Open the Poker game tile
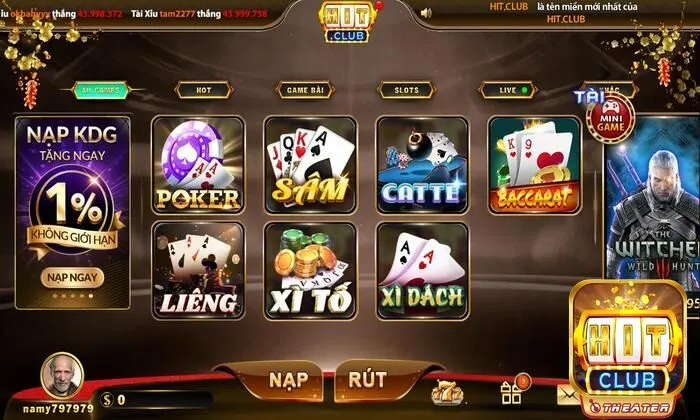This screenshot has width=700, height=420. [197, 165]
